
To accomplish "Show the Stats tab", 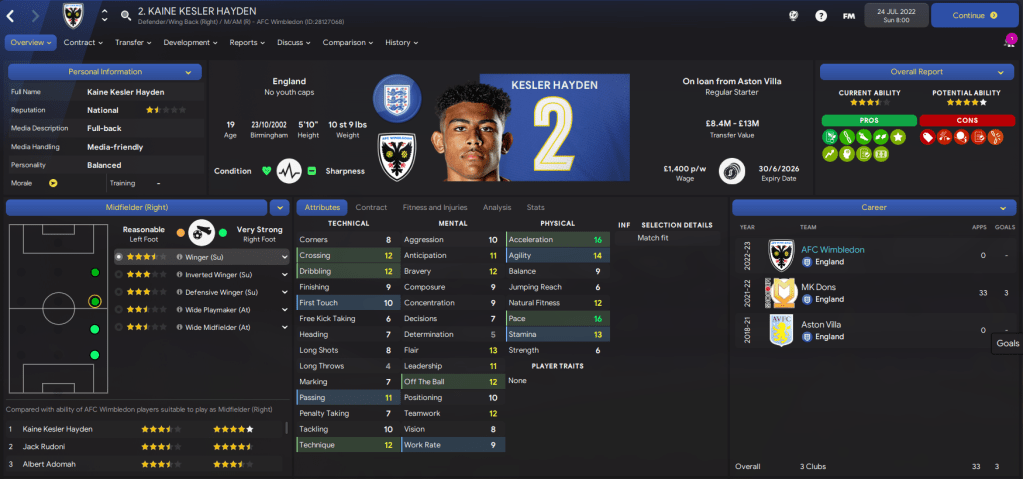I will pos(536,207).
